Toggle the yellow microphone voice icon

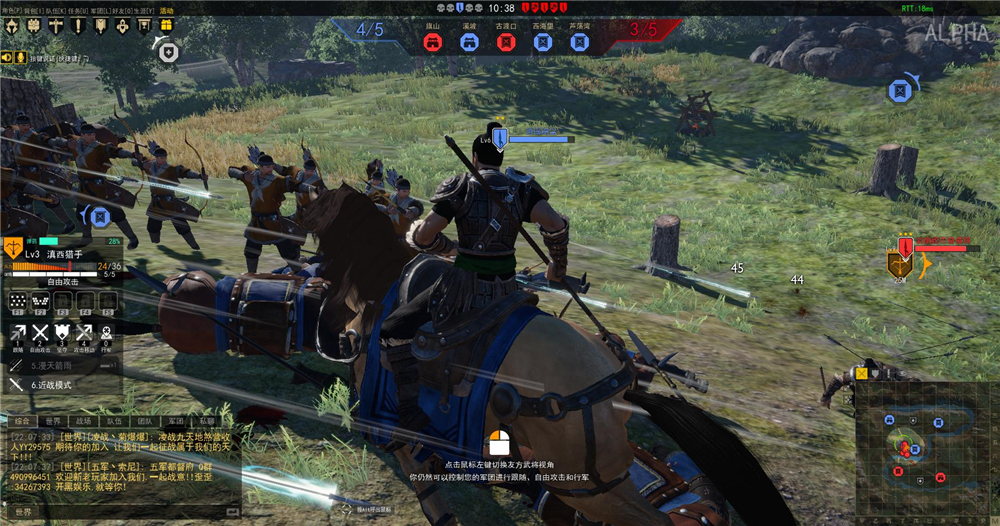click(19, 57)
